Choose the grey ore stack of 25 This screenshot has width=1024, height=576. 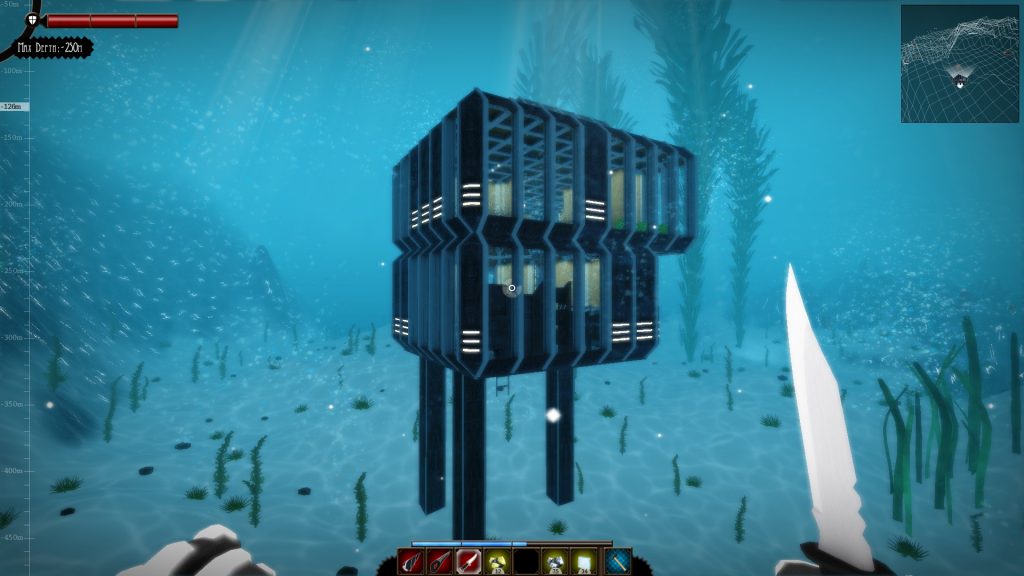[x=555, y=562]
